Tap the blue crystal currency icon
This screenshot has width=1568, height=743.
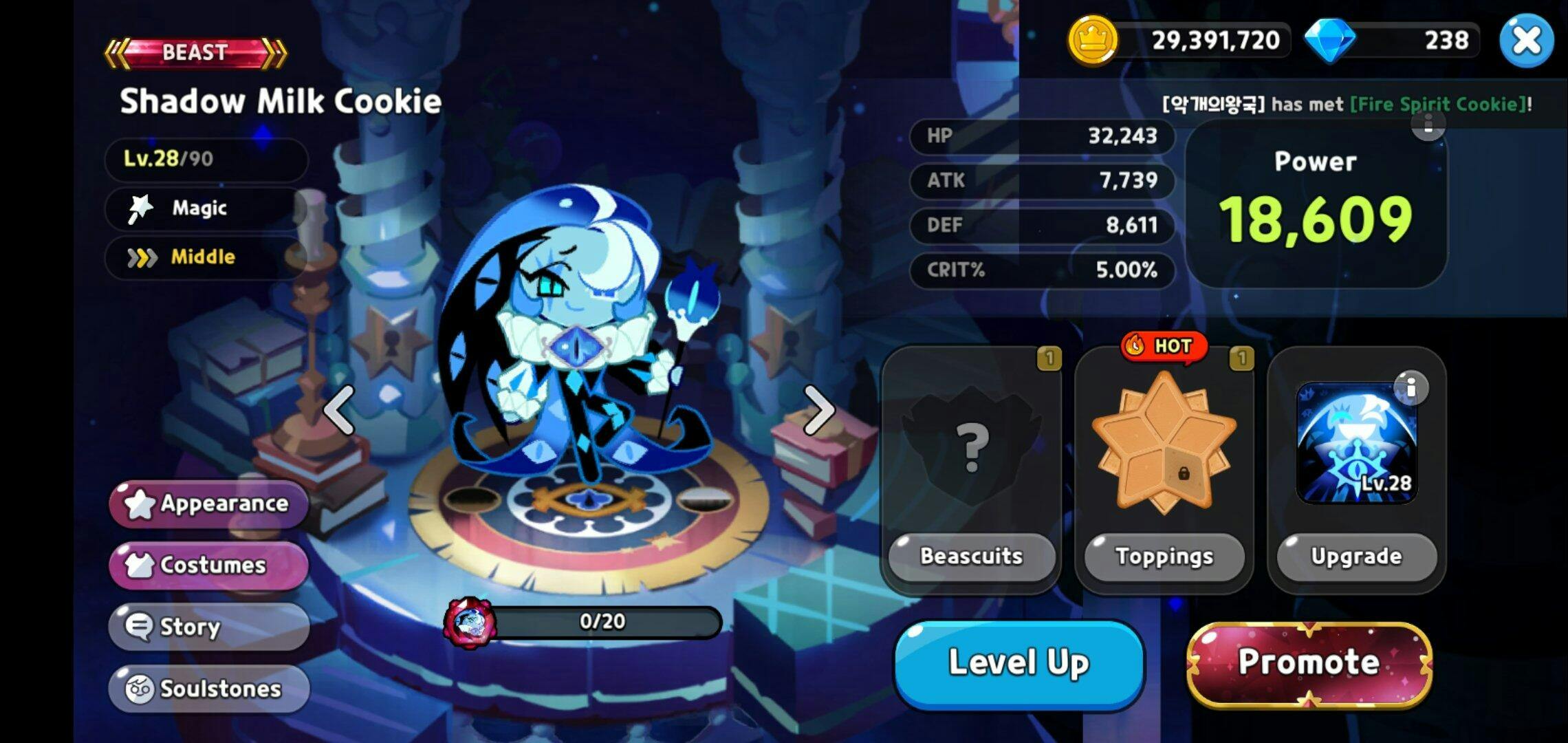1329,41
